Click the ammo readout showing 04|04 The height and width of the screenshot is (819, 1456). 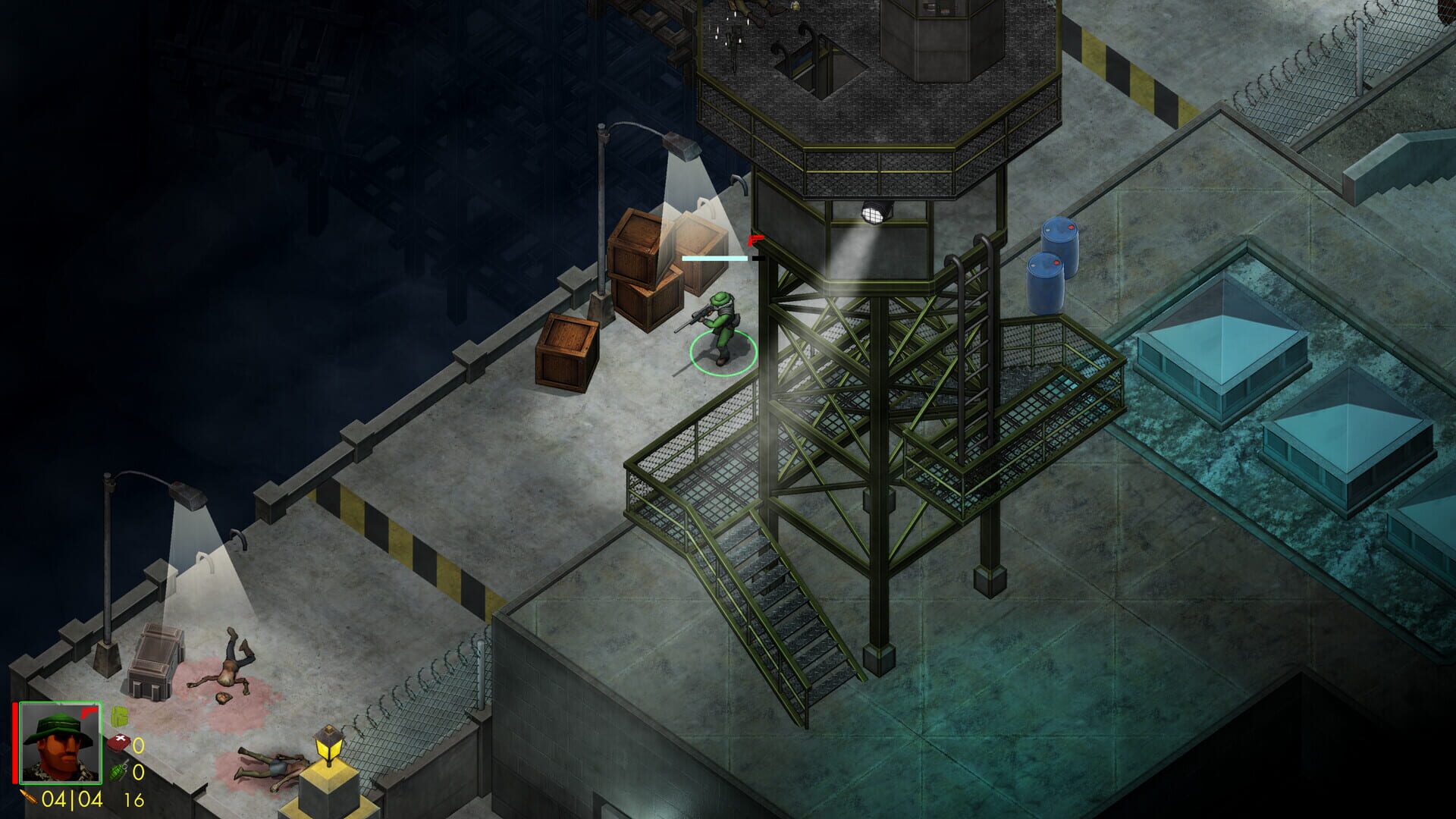[71, 799]
